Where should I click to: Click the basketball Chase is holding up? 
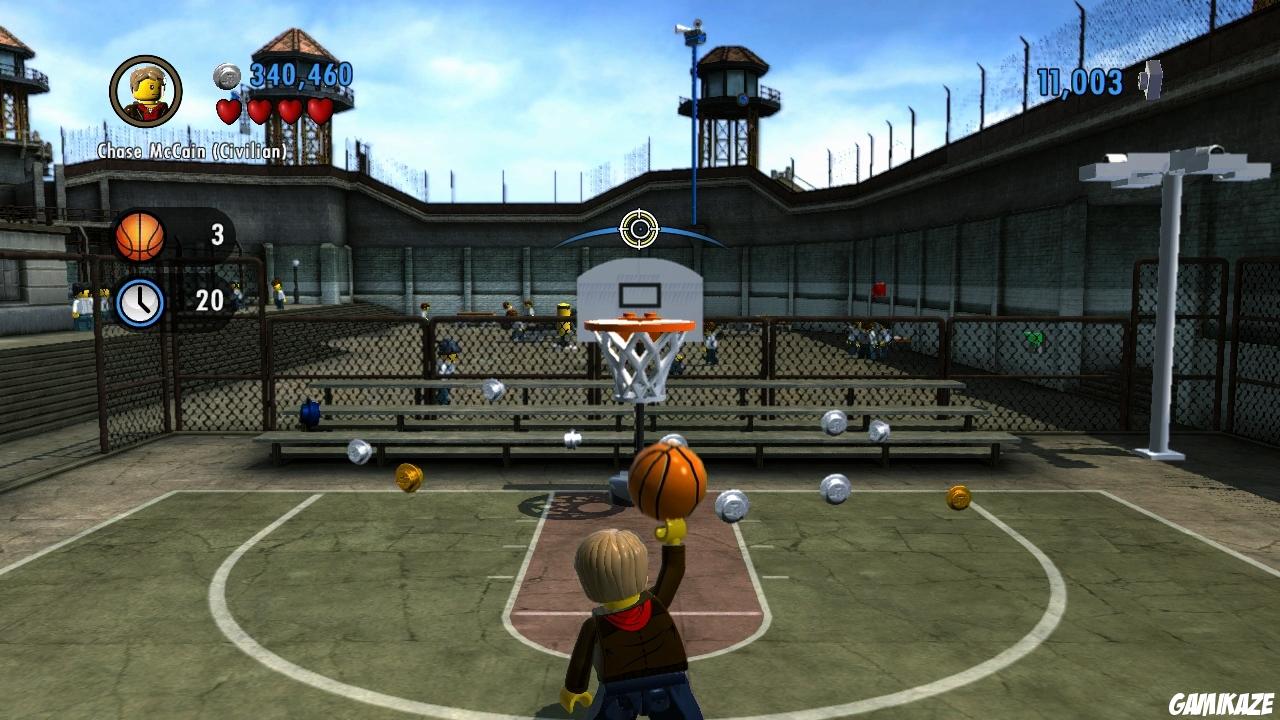pos(667,484)
